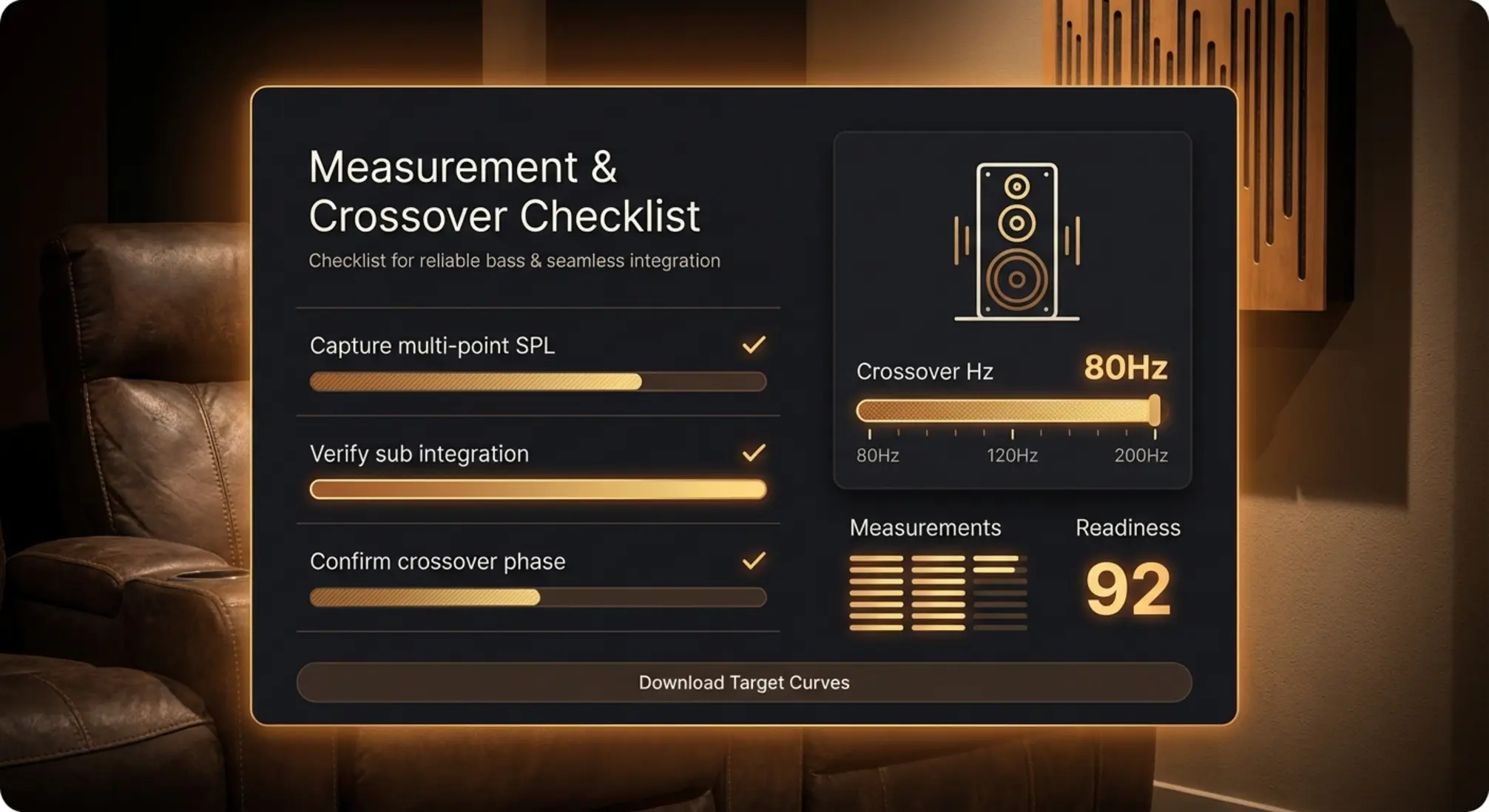
Task: Click the leftmost measurement bar column
Action: click(875, 592)
